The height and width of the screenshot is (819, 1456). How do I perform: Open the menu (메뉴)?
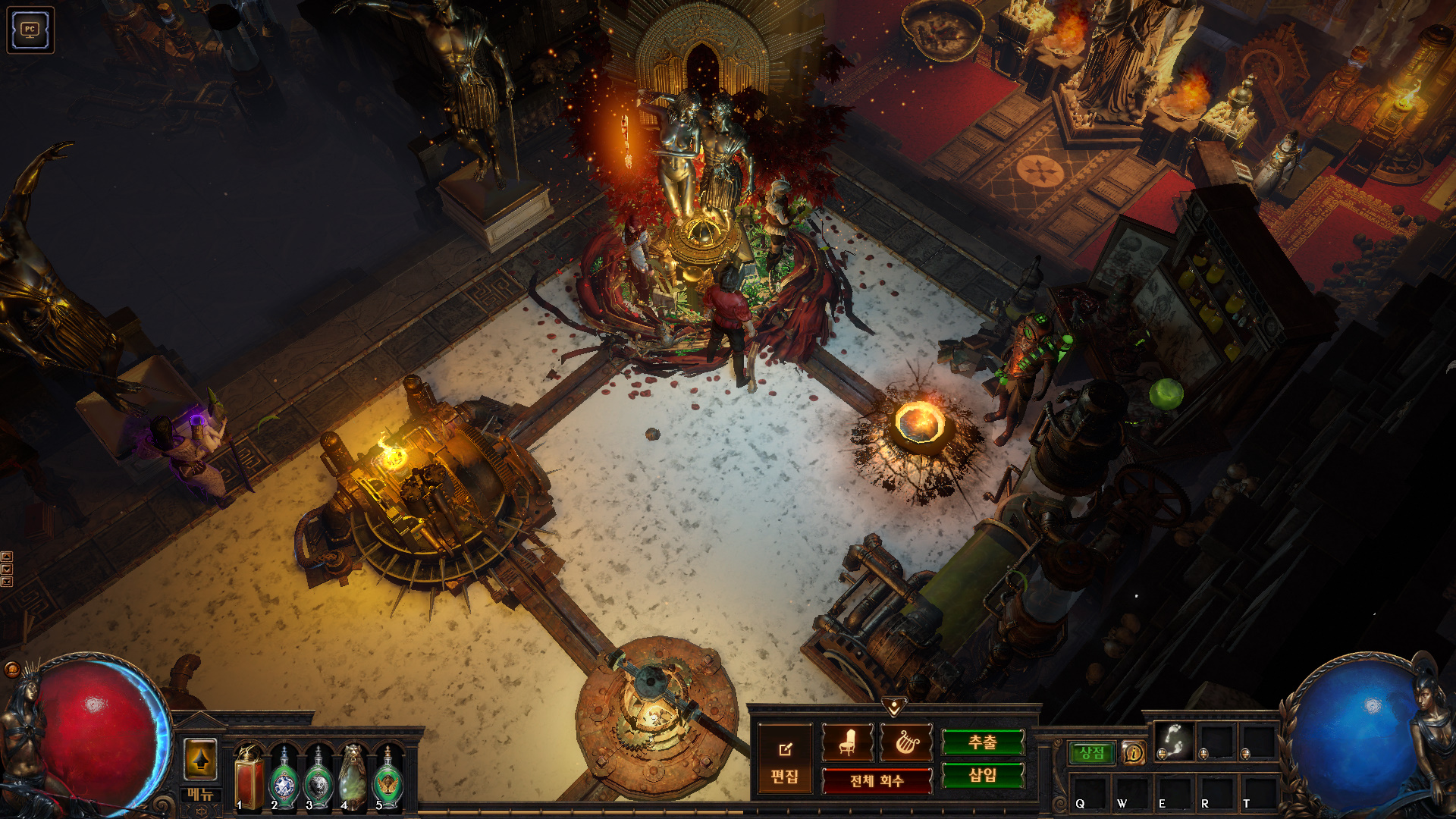click(201, 794)
